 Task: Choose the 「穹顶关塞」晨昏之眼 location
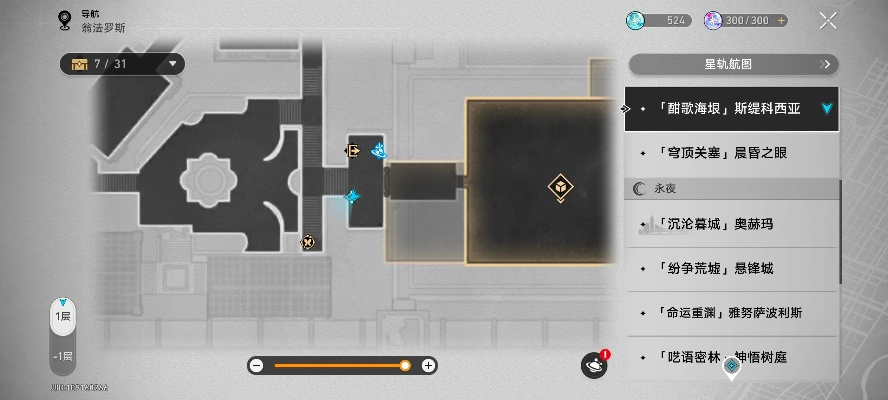(x=731, y=153)
